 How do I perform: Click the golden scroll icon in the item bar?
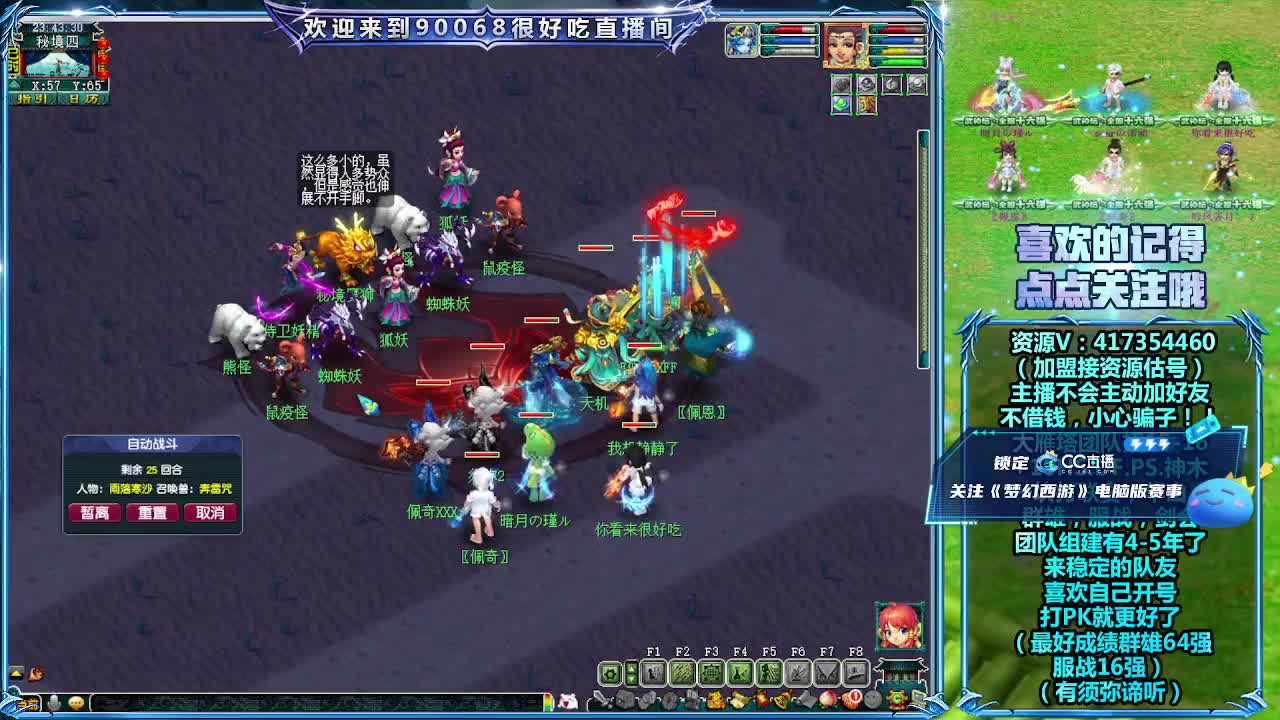click(740, 699)
